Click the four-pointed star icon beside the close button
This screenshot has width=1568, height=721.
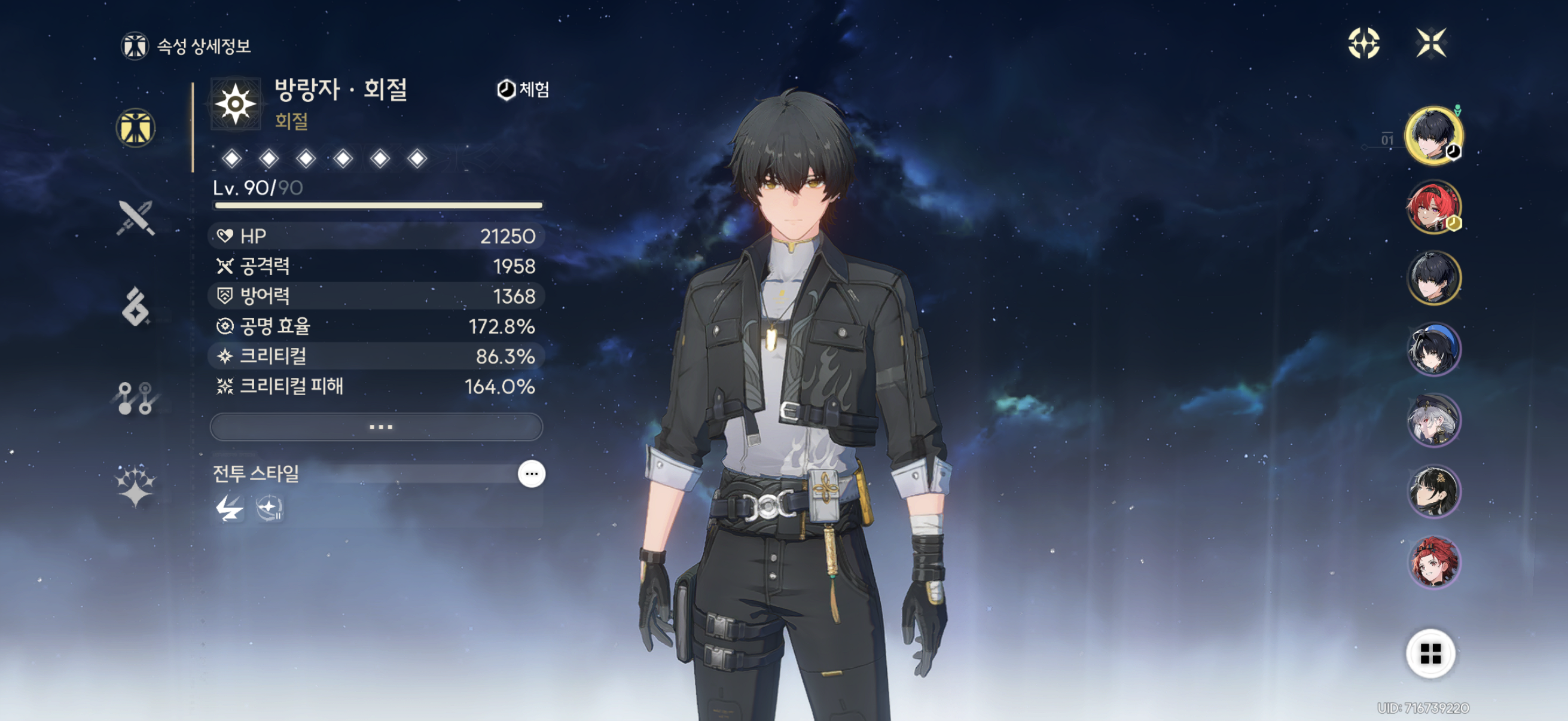(x=1363, y=43)
